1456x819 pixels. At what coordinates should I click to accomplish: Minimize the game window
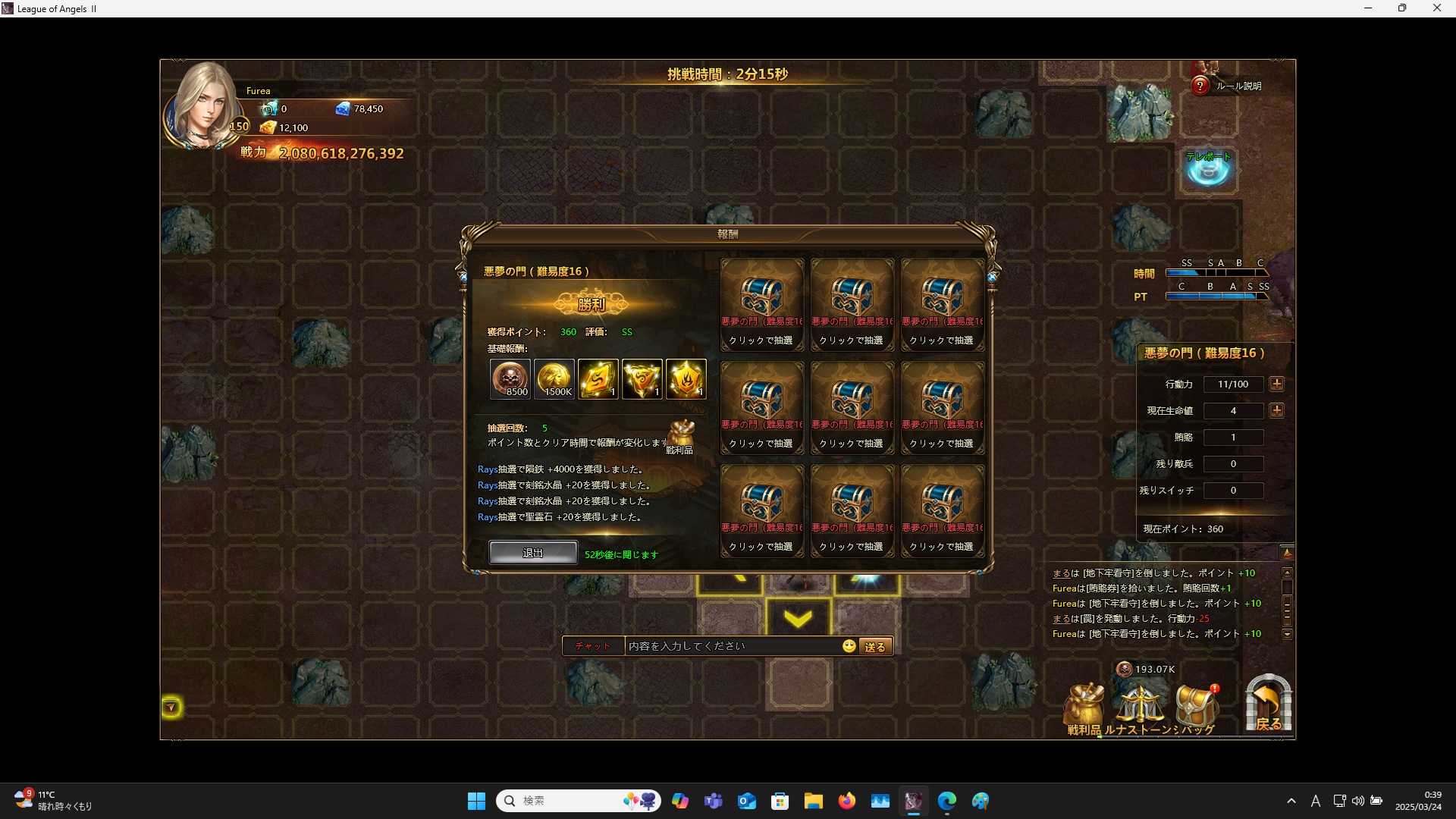(1368, 8)
